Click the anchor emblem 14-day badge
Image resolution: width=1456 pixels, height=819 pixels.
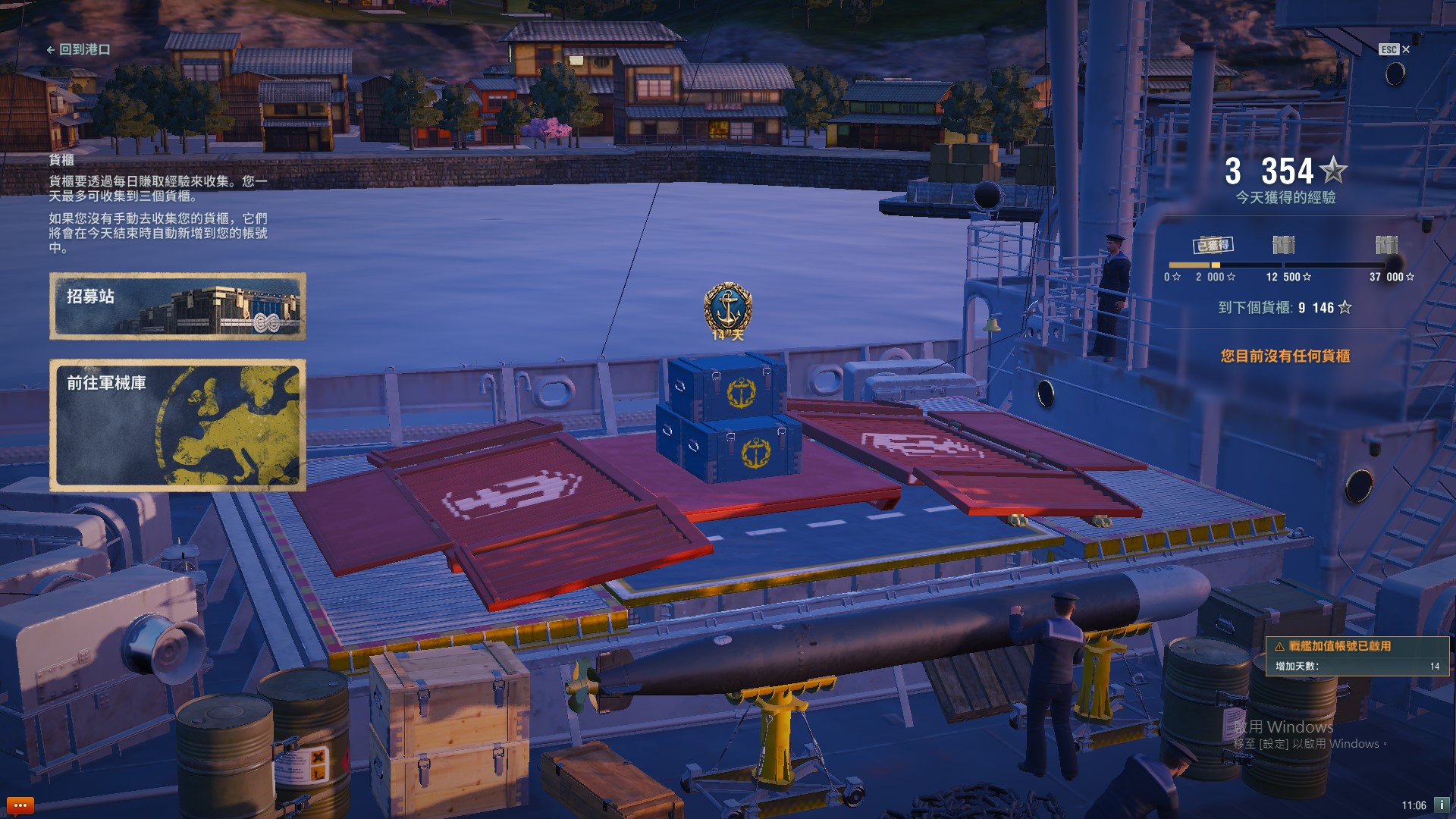point(728,311)
